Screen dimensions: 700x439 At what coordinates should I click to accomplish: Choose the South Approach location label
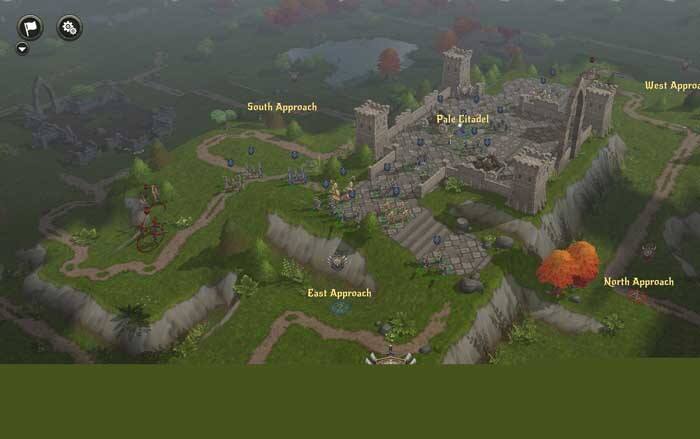tap(282, 107)
